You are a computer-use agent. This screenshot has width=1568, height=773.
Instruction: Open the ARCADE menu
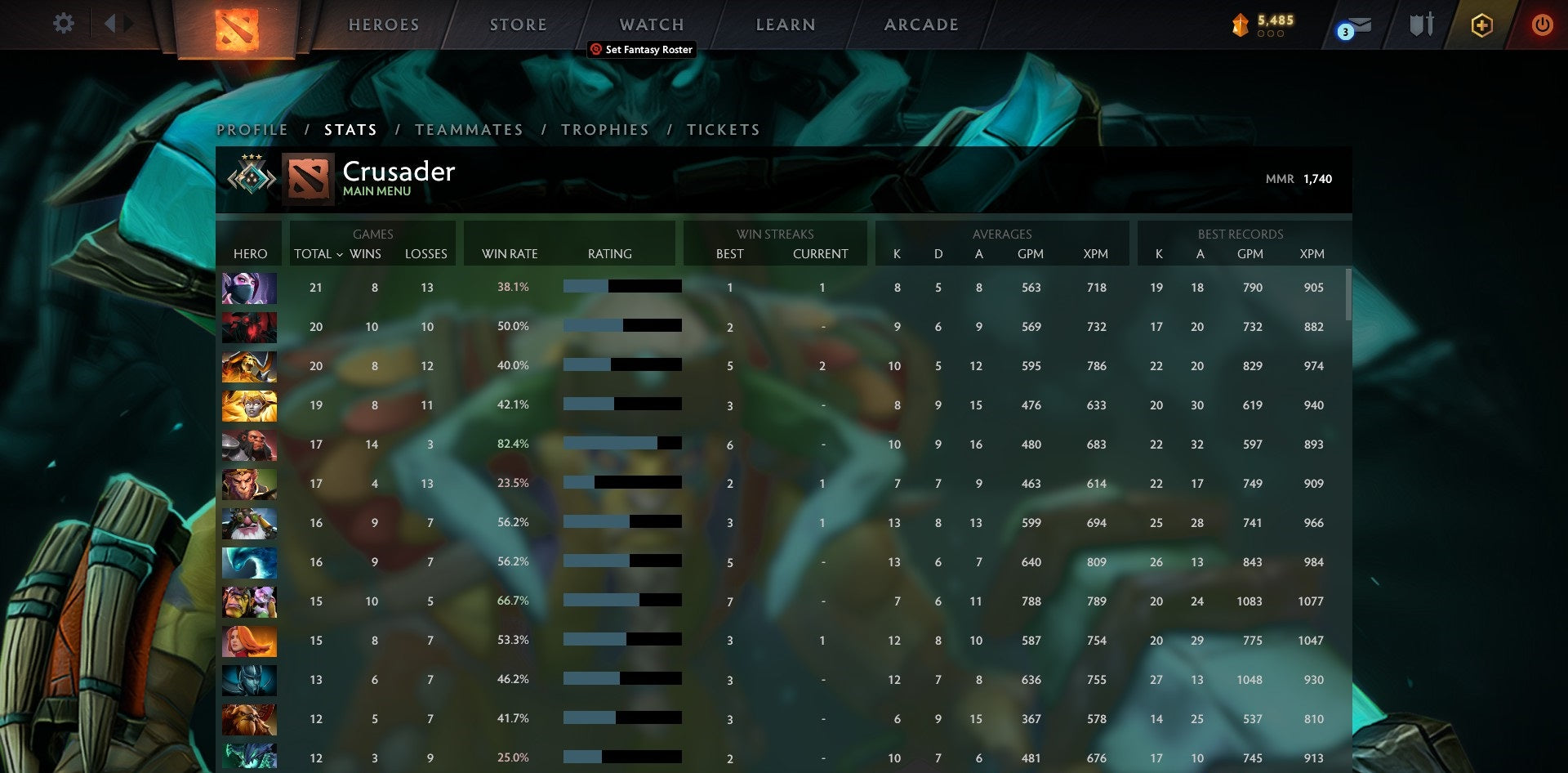click(921, 25)
